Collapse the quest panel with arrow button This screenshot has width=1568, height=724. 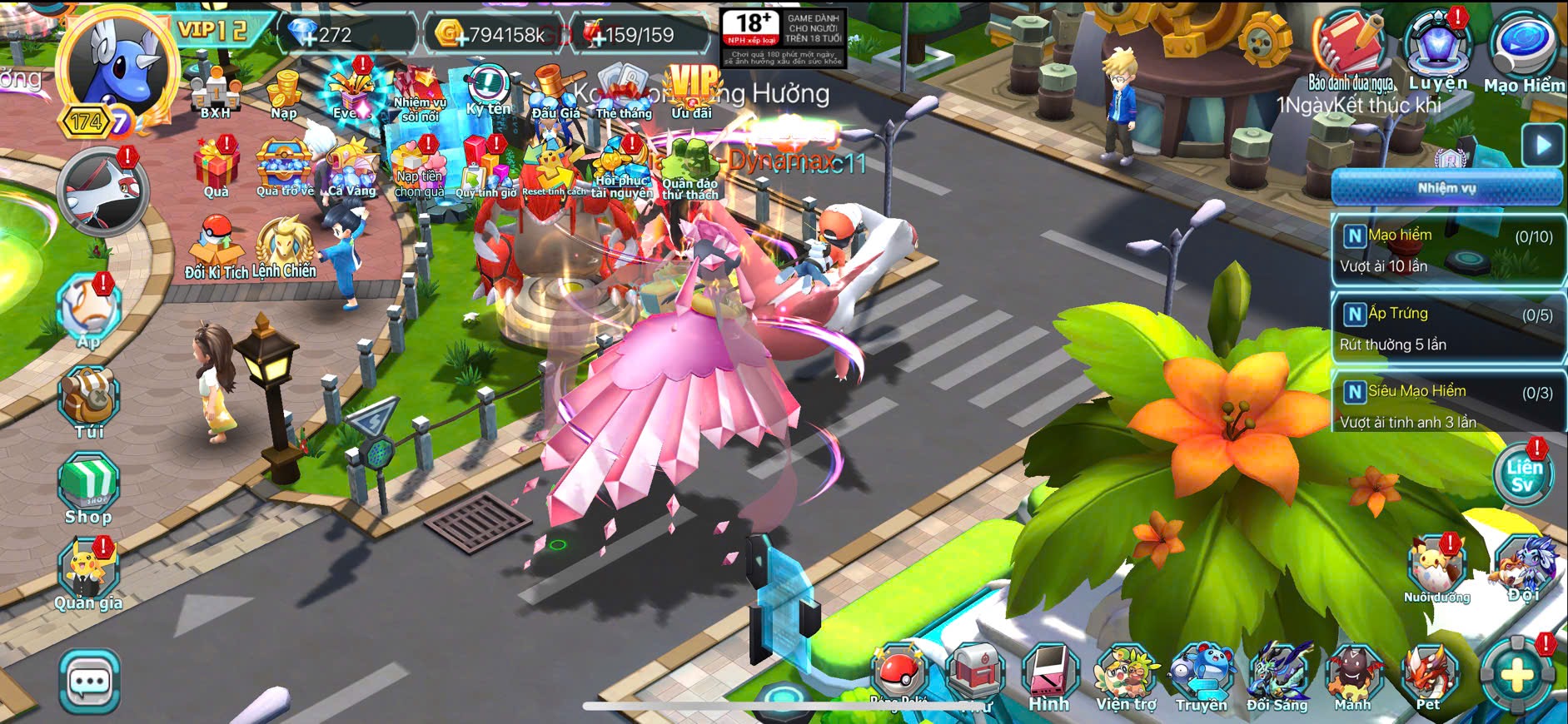point(1542,145)
